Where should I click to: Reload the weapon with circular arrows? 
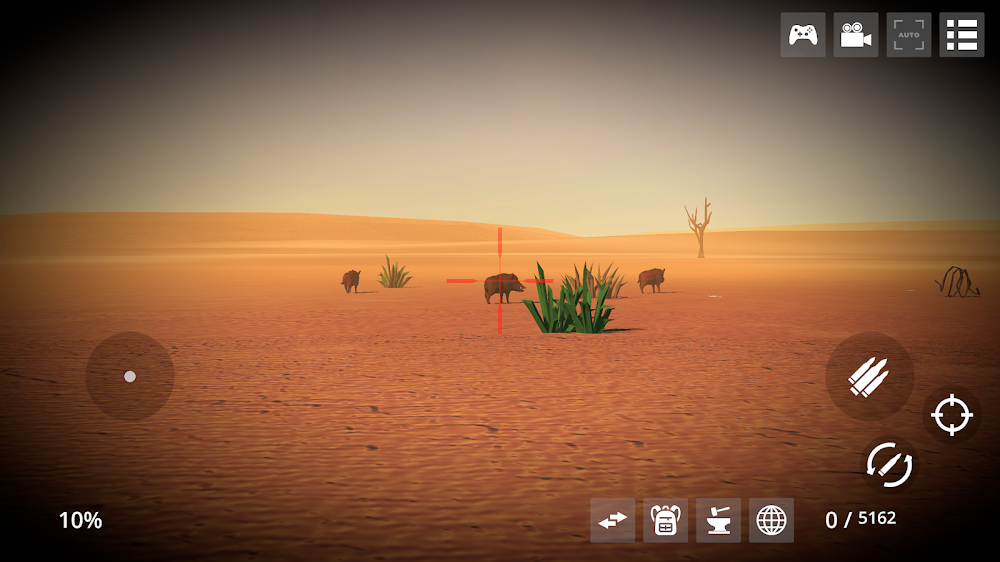click(889, 464)
